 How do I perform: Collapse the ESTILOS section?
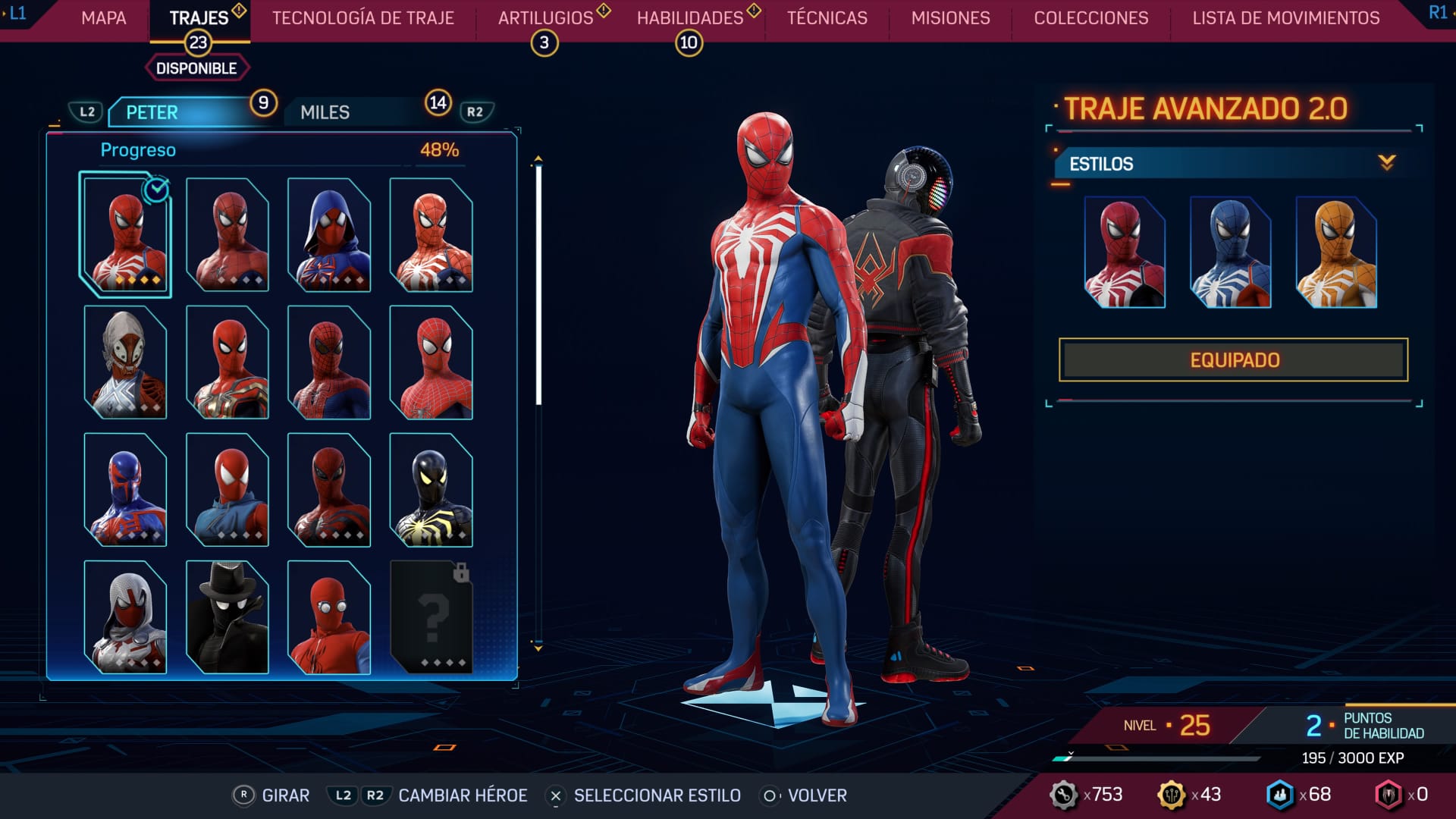[x=1386, y=163]
